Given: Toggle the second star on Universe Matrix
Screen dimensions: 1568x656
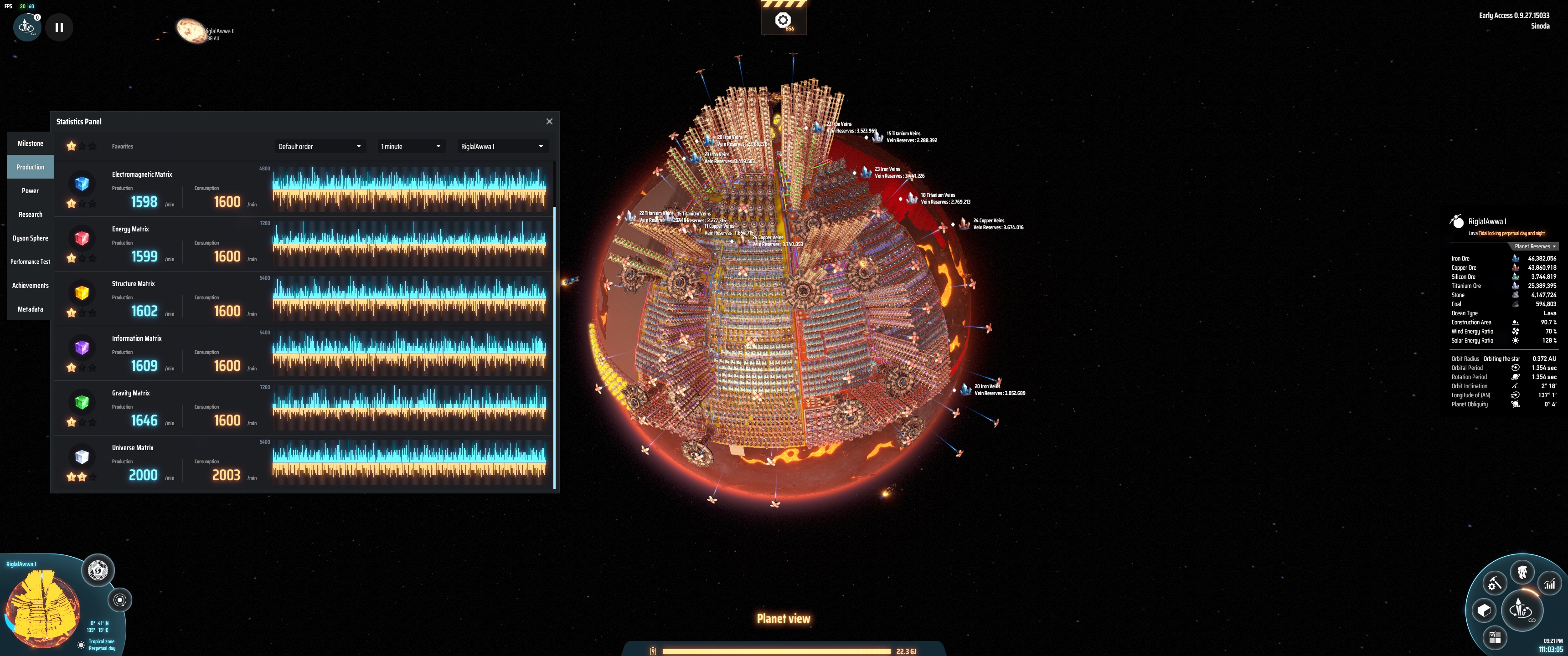Looking at the screenshot, I should coord(82,477).
